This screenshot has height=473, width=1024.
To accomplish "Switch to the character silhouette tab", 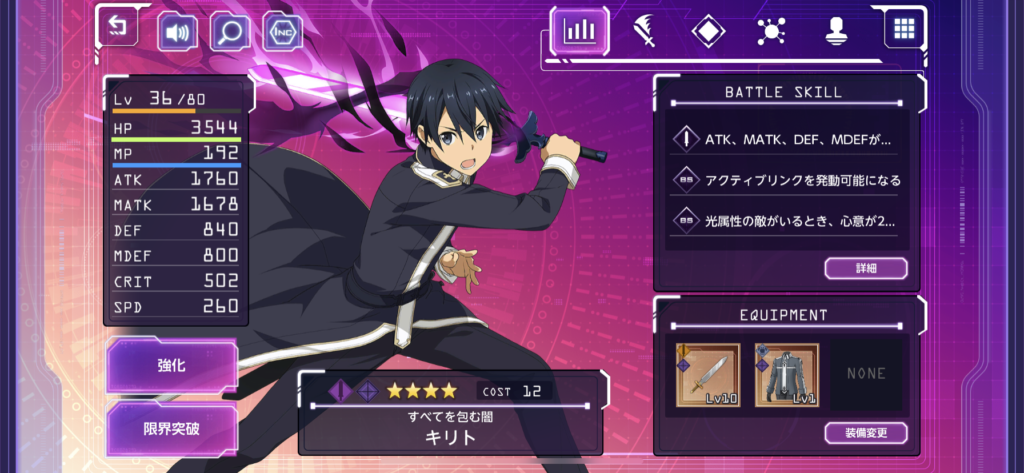I will pyautogui.click(x=835, y=30).
